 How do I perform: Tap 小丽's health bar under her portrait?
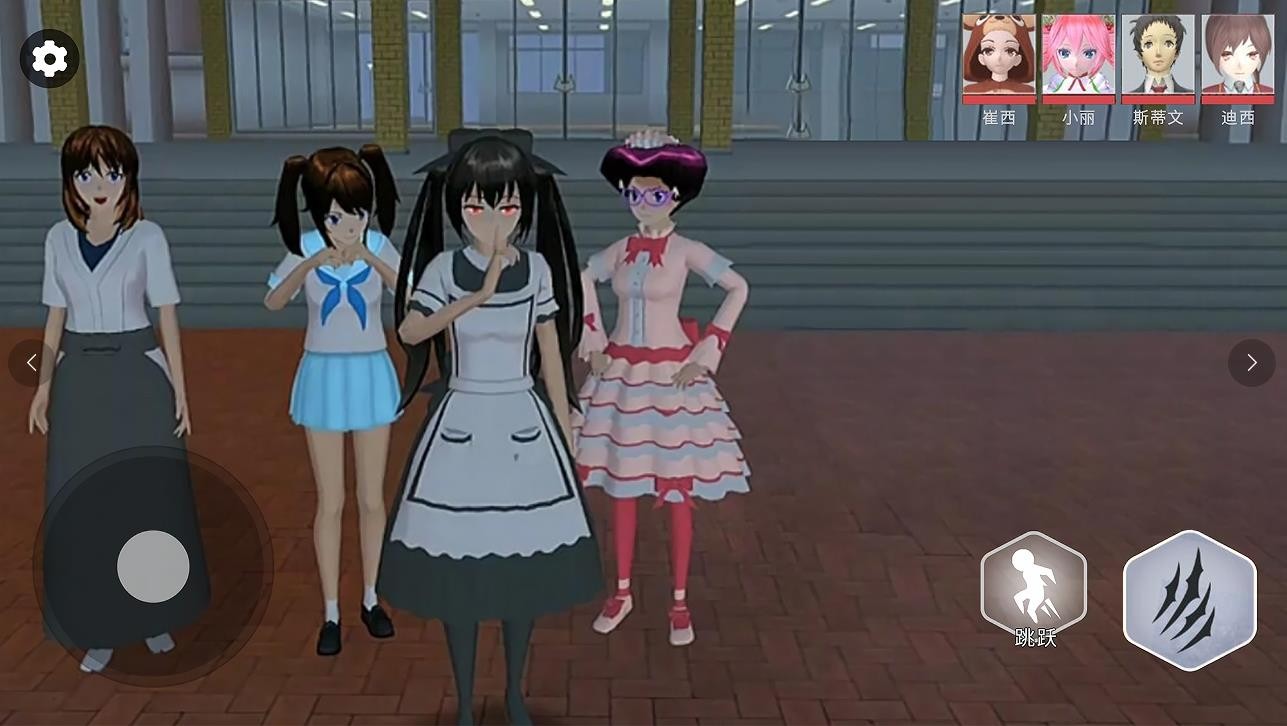click(x=1078, y=99)
